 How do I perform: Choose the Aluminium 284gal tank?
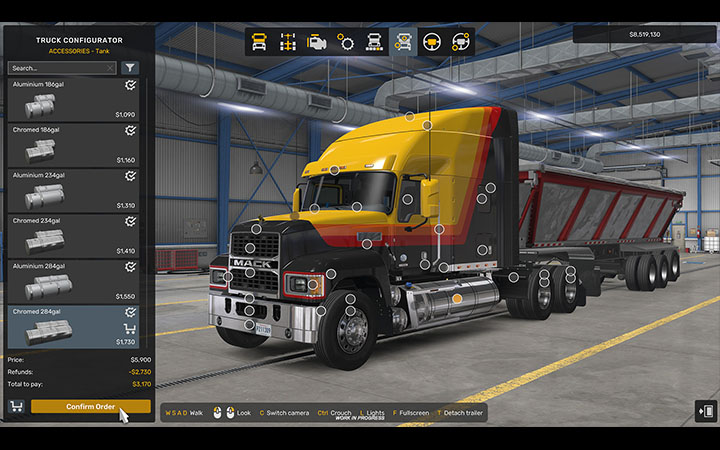75,281
